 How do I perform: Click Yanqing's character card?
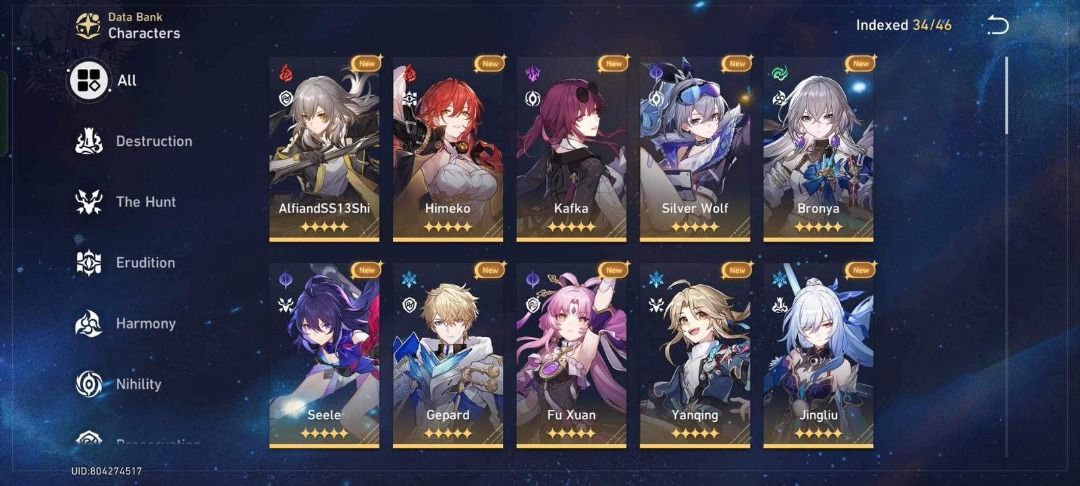coord(695,355)
